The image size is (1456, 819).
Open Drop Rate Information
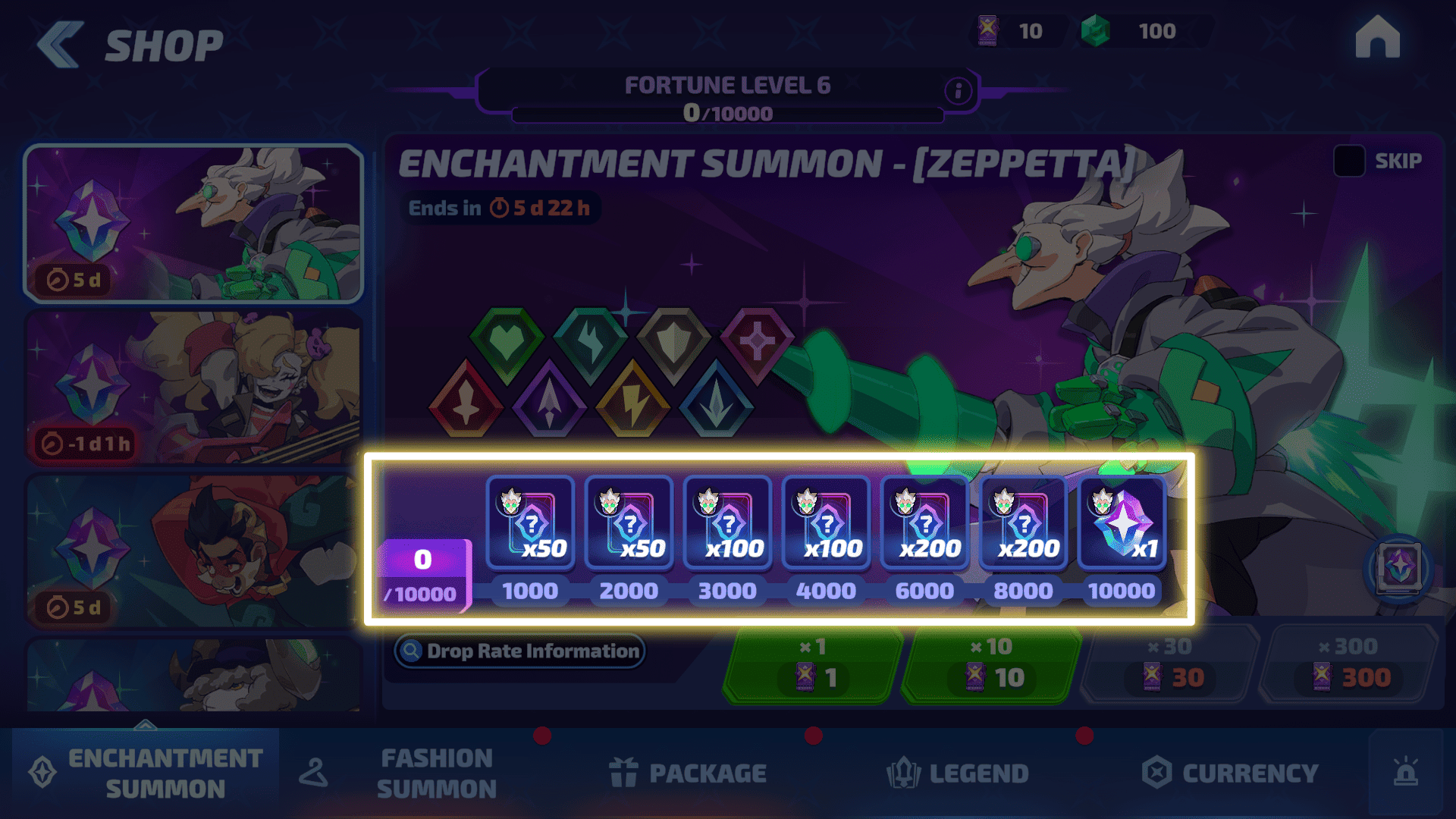click(x=520, y=651)
